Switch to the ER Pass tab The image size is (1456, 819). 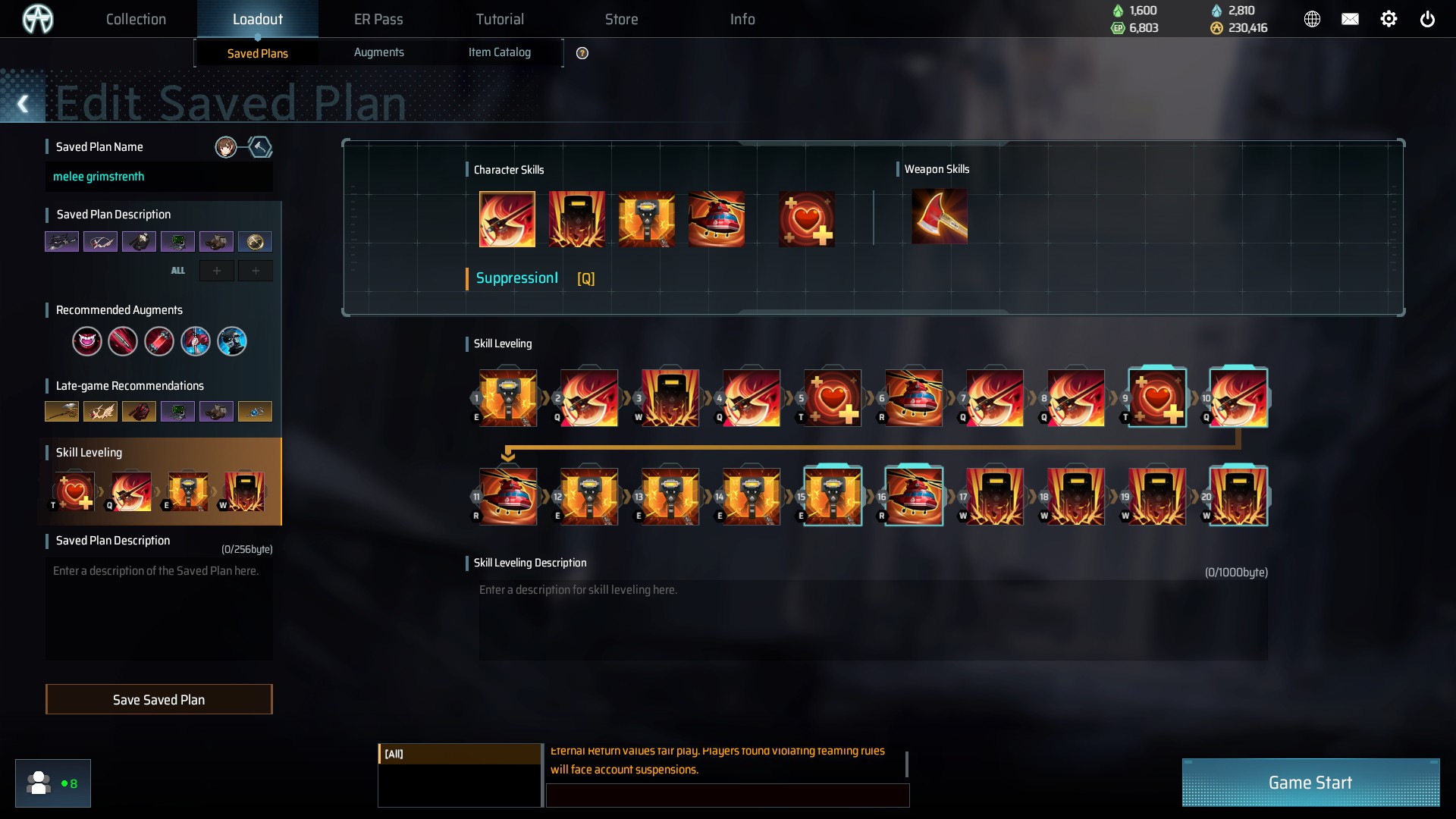378,19
